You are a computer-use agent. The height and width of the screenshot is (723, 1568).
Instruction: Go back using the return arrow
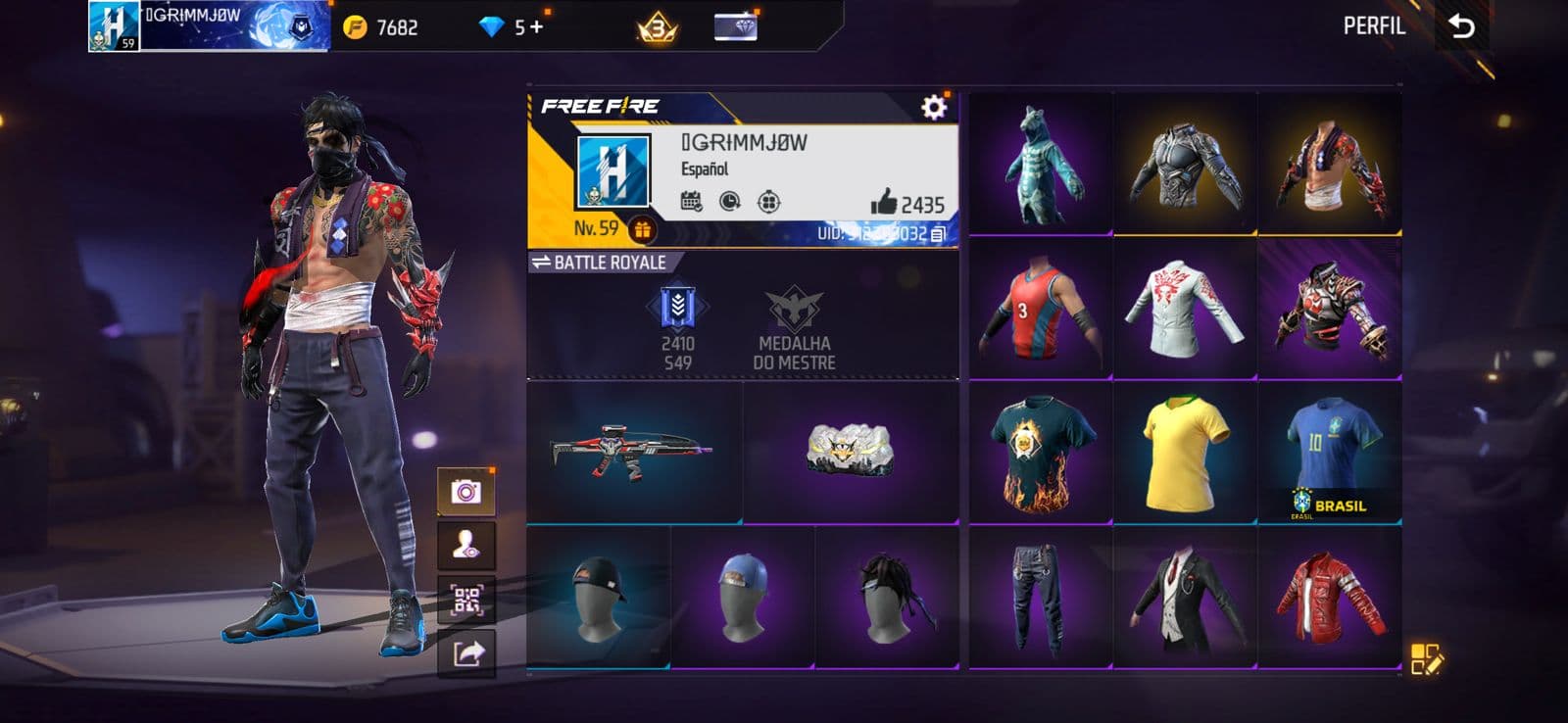[x=1461, y=26]
